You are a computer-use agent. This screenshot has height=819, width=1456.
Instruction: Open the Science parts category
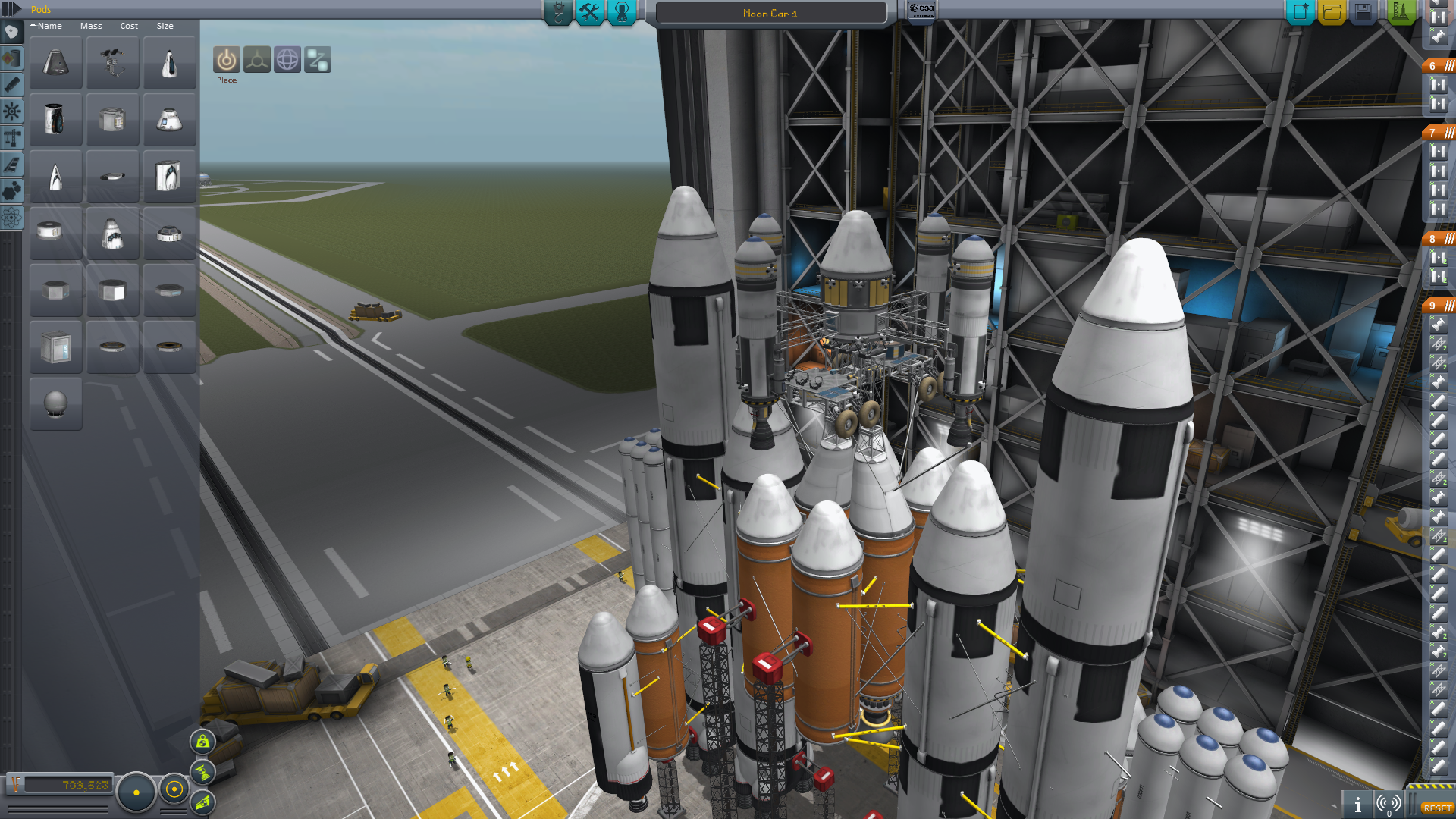pyautogui.click(x=11, y=218)
